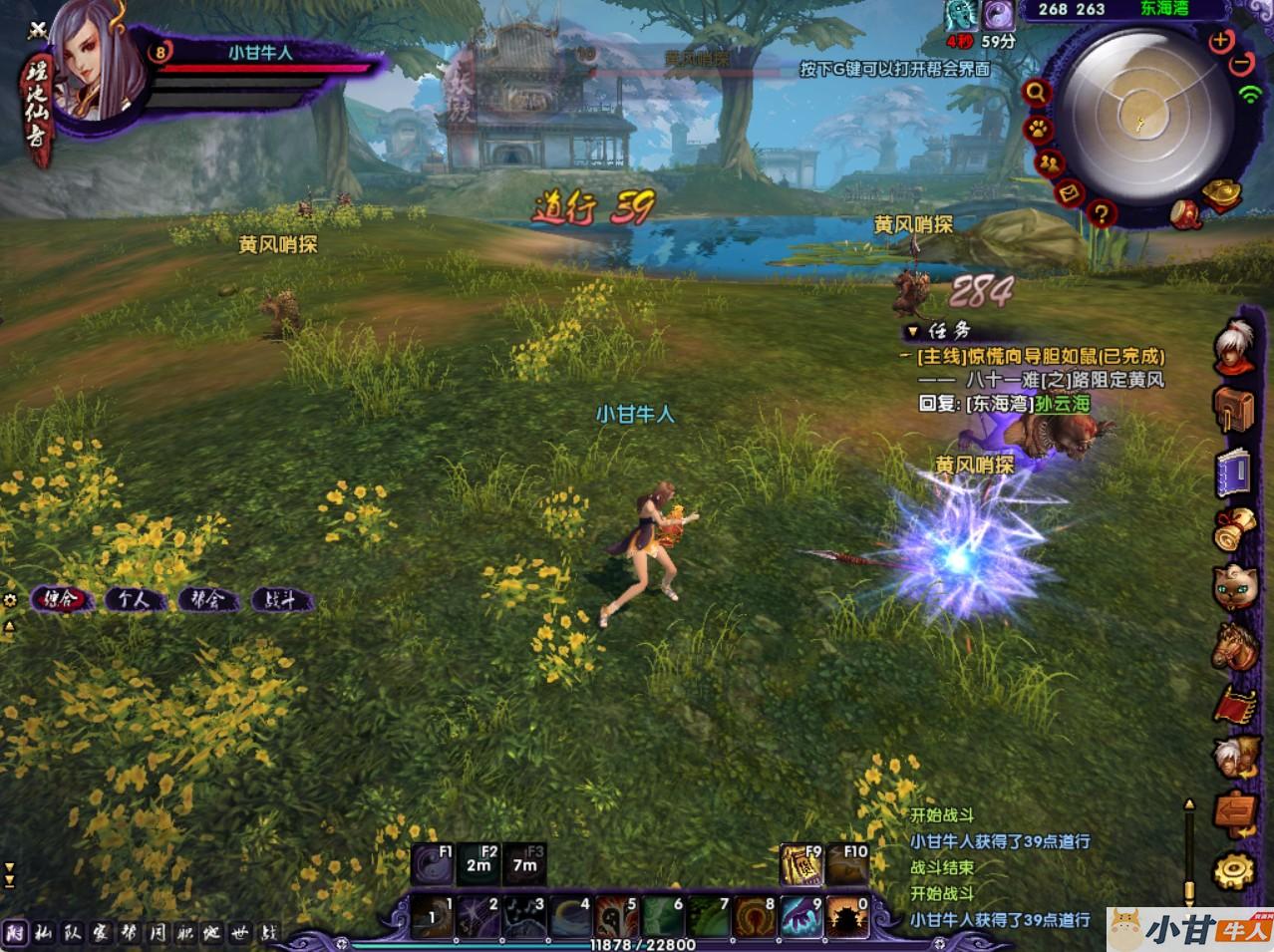Open the mail envelope icon

(x=1070, y=193)
